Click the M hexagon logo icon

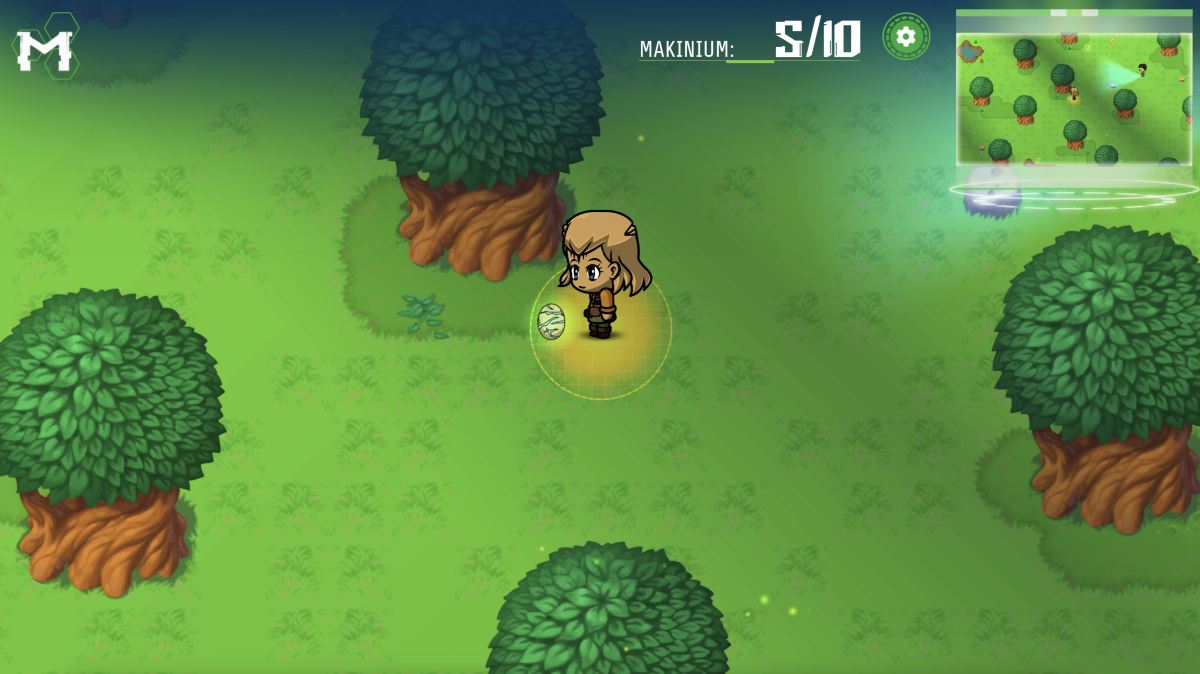(45, 47)
